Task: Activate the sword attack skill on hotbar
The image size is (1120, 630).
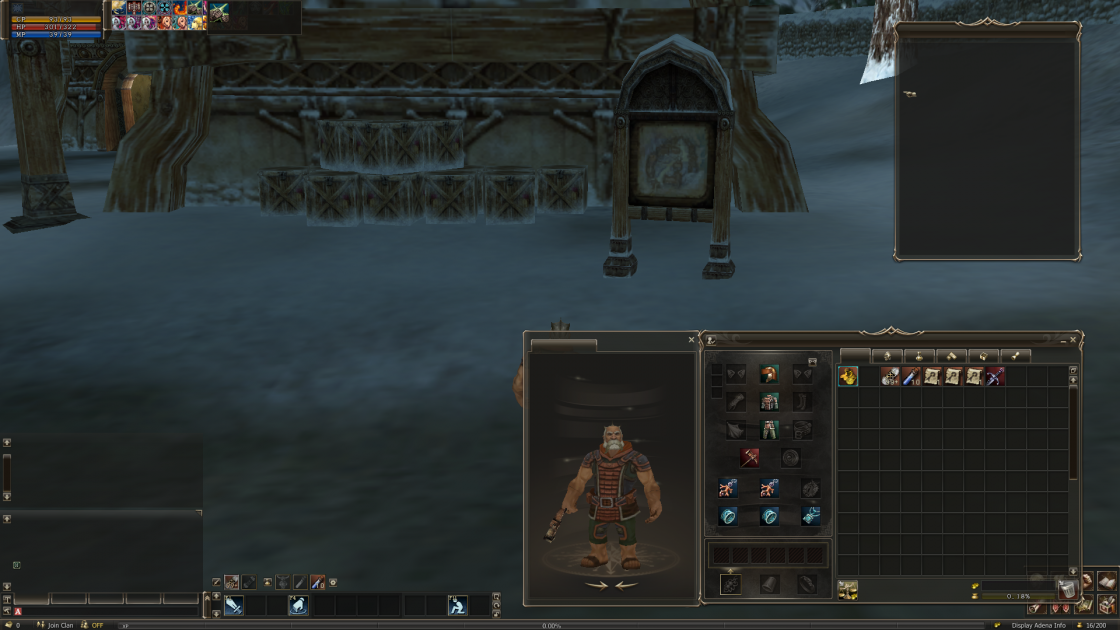Action: [x=234, y=605]
